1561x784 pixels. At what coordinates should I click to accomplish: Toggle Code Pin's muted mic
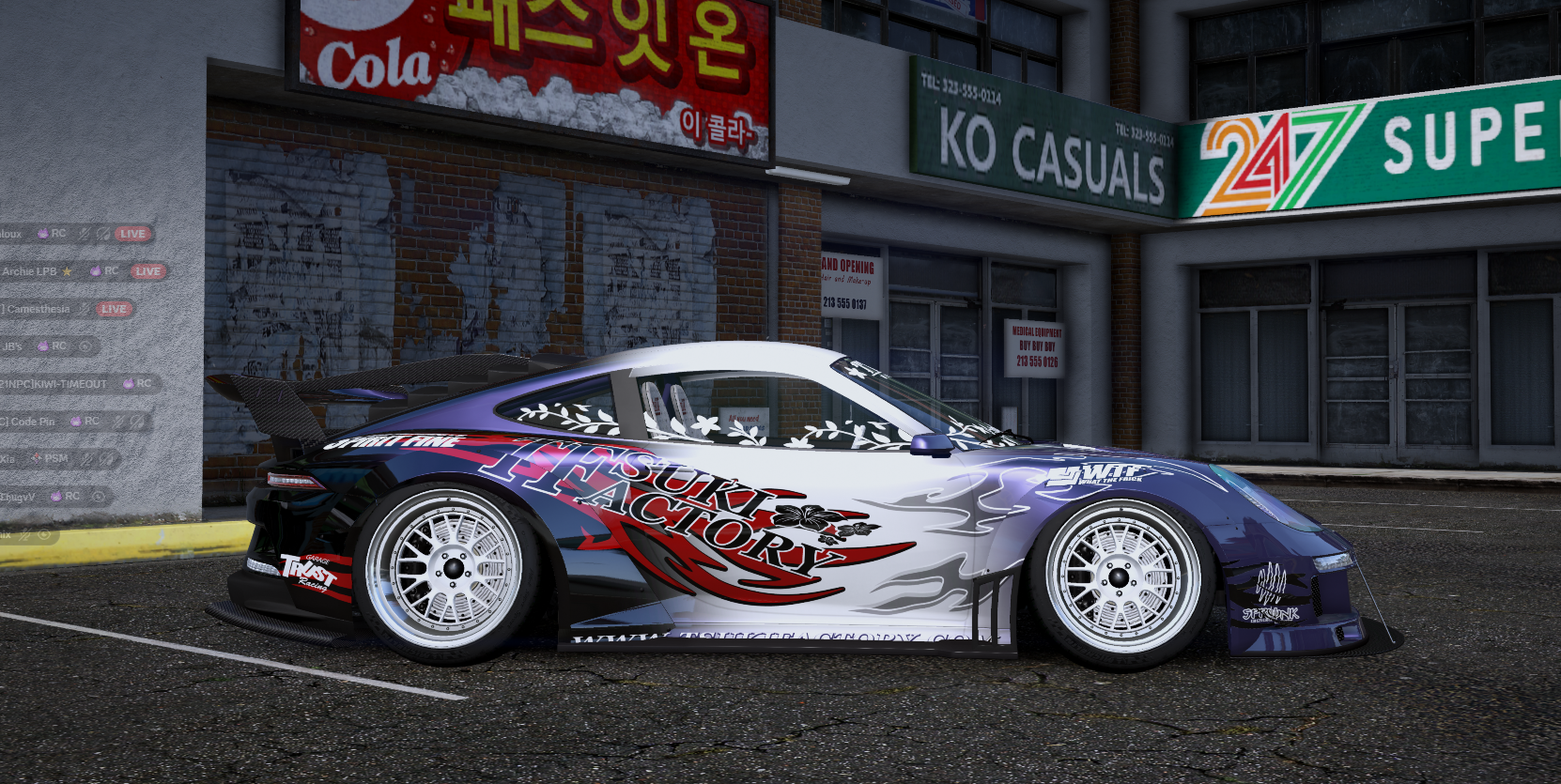(x=117, y=421)
